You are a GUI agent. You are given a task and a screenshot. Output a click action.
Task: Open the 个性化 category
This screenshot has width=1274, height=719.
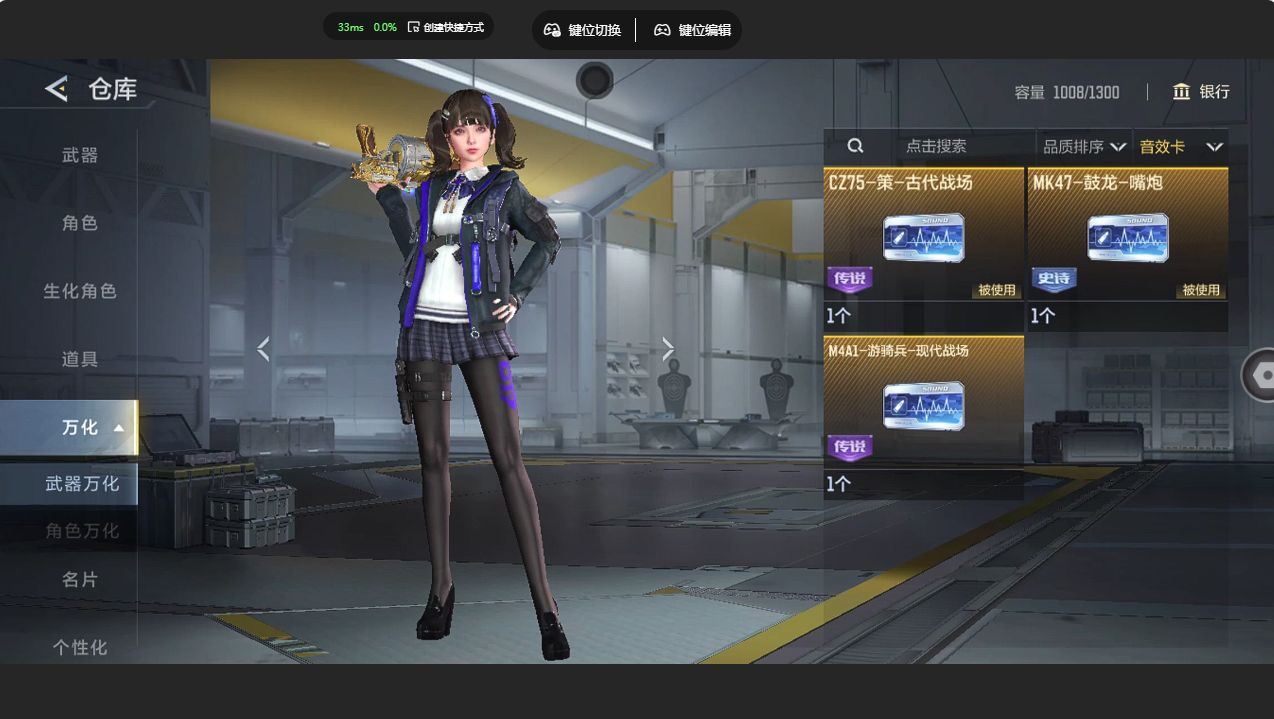coord(80,647)
